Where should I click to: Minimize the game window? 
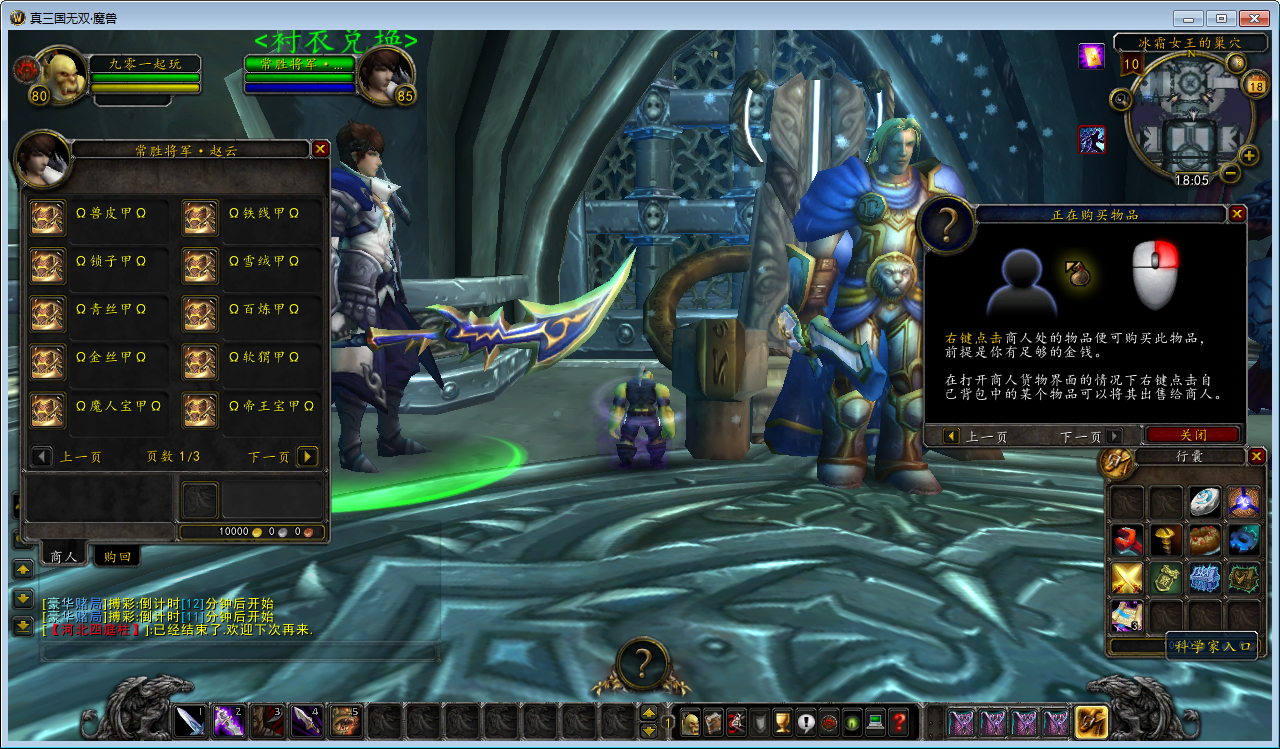[x=1187, y=18]
